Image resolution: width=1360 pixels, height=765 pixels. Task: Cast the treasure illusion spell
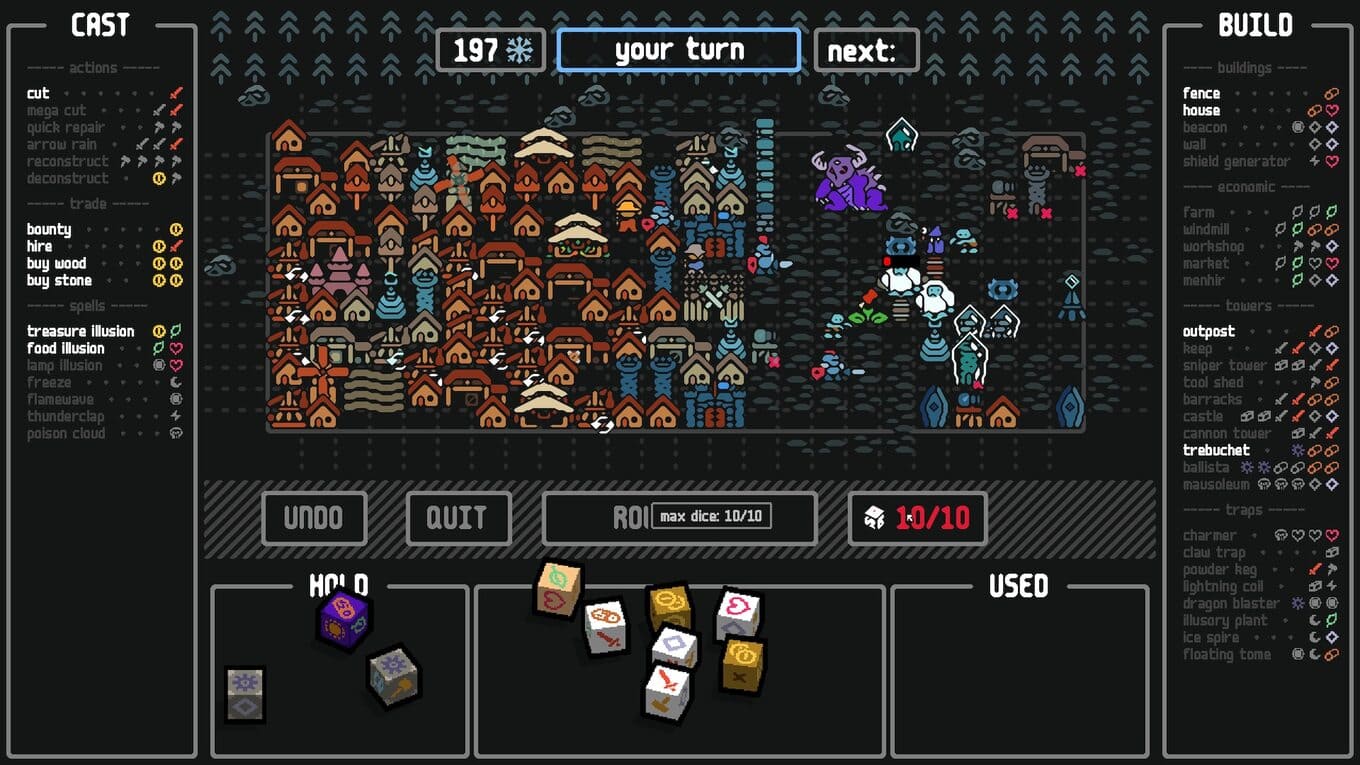click(80, 332)
